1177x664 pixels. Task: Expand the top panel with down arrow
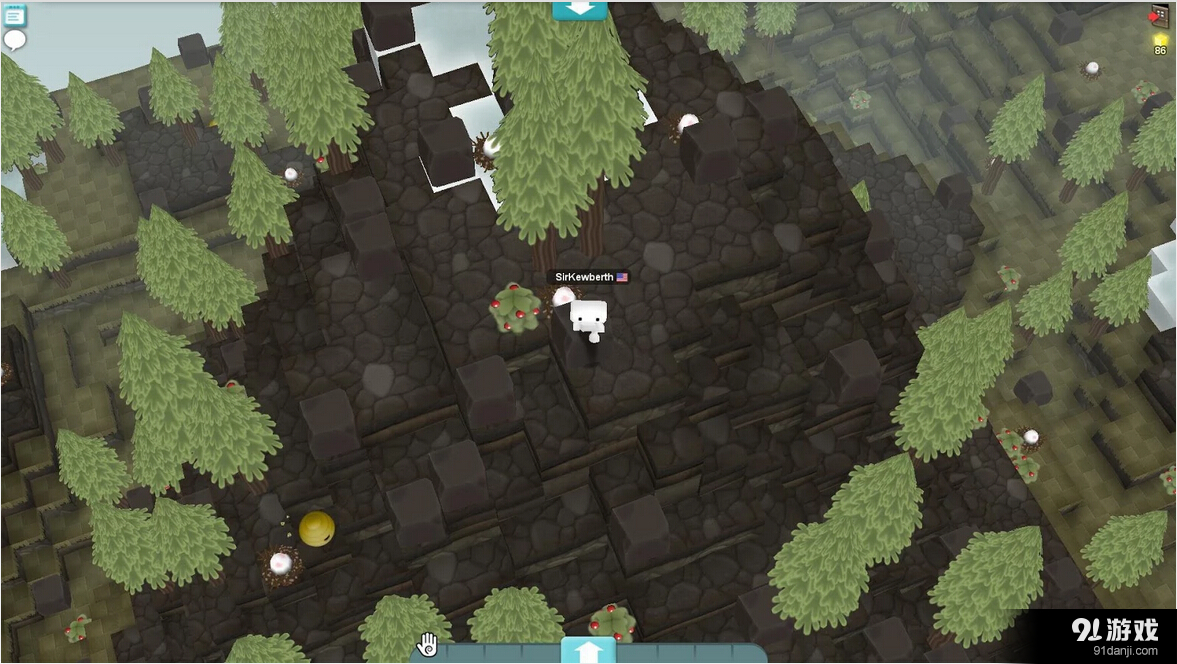[580, 9]
